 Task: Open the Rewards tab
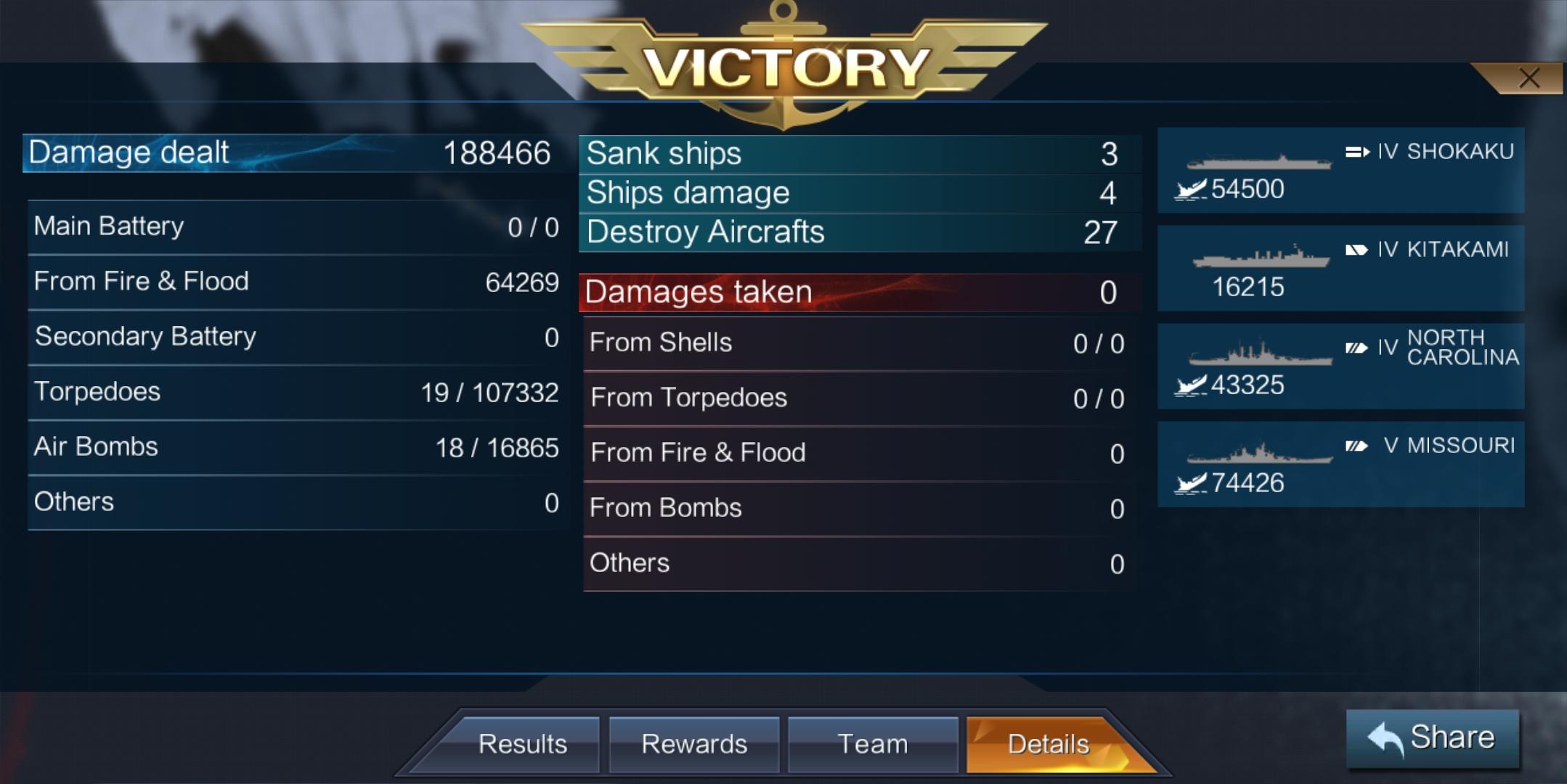coord(694,743)
